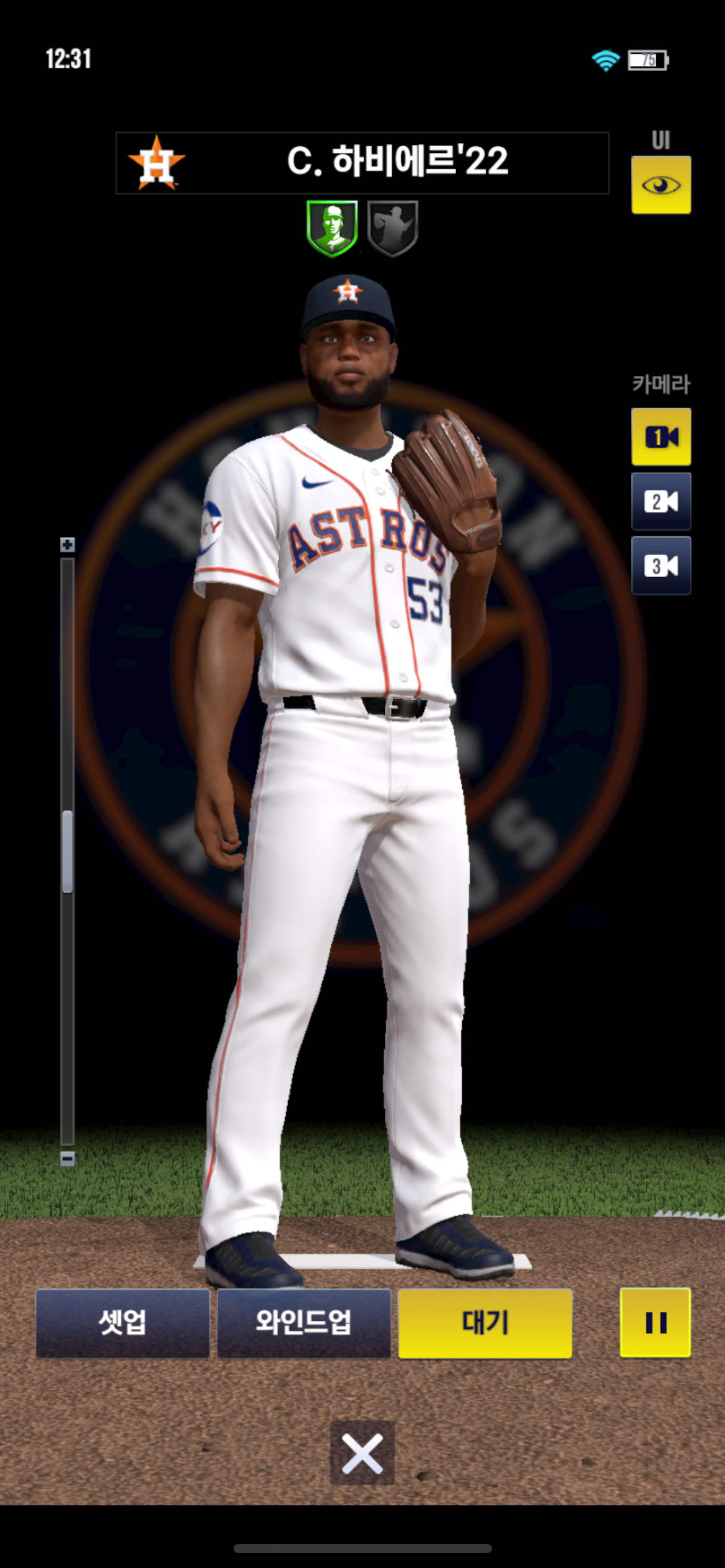Close the player model viewer
725x1568 pixels.
click(362, 1453)
